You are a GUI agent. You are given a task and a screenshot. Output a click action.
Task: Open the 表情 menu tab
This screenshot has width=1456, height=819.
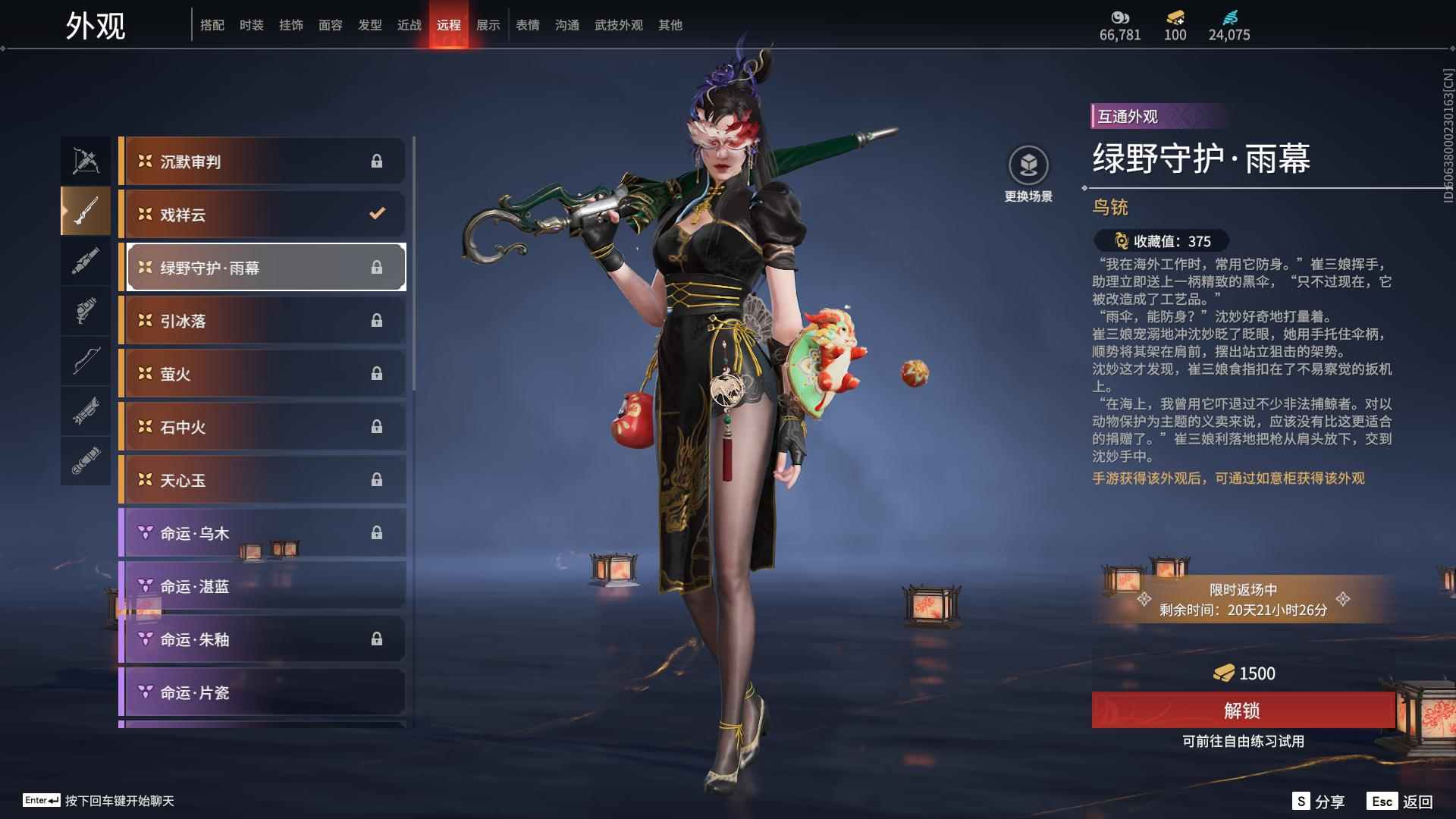[x=526, y=24]
